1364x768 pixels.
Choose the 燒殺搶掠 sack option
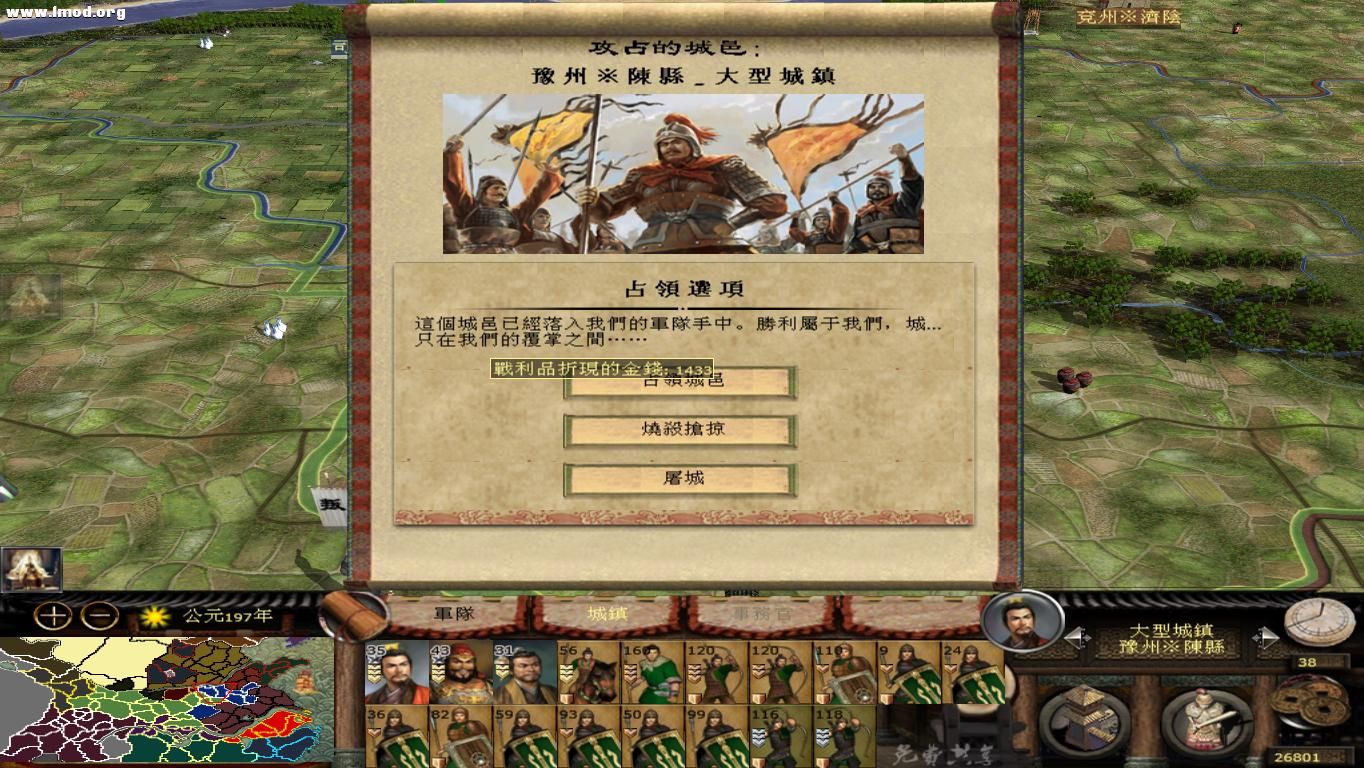680,430
